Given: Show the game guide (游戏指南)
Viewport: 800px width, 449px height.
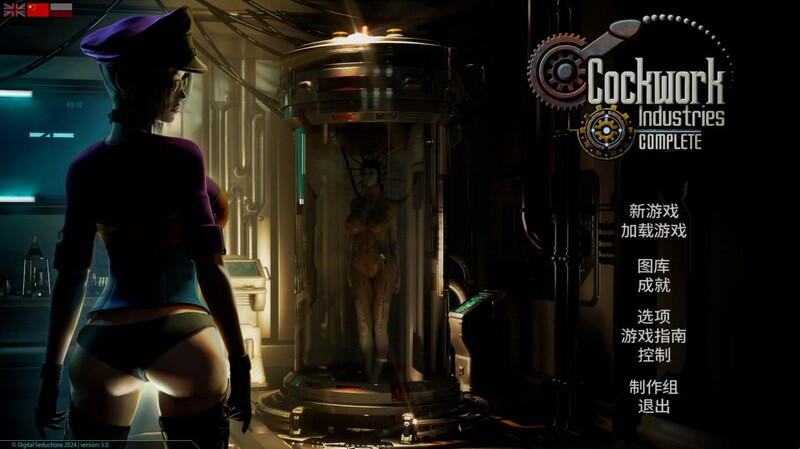Looking at the screenshot, I should click(653, 336).
